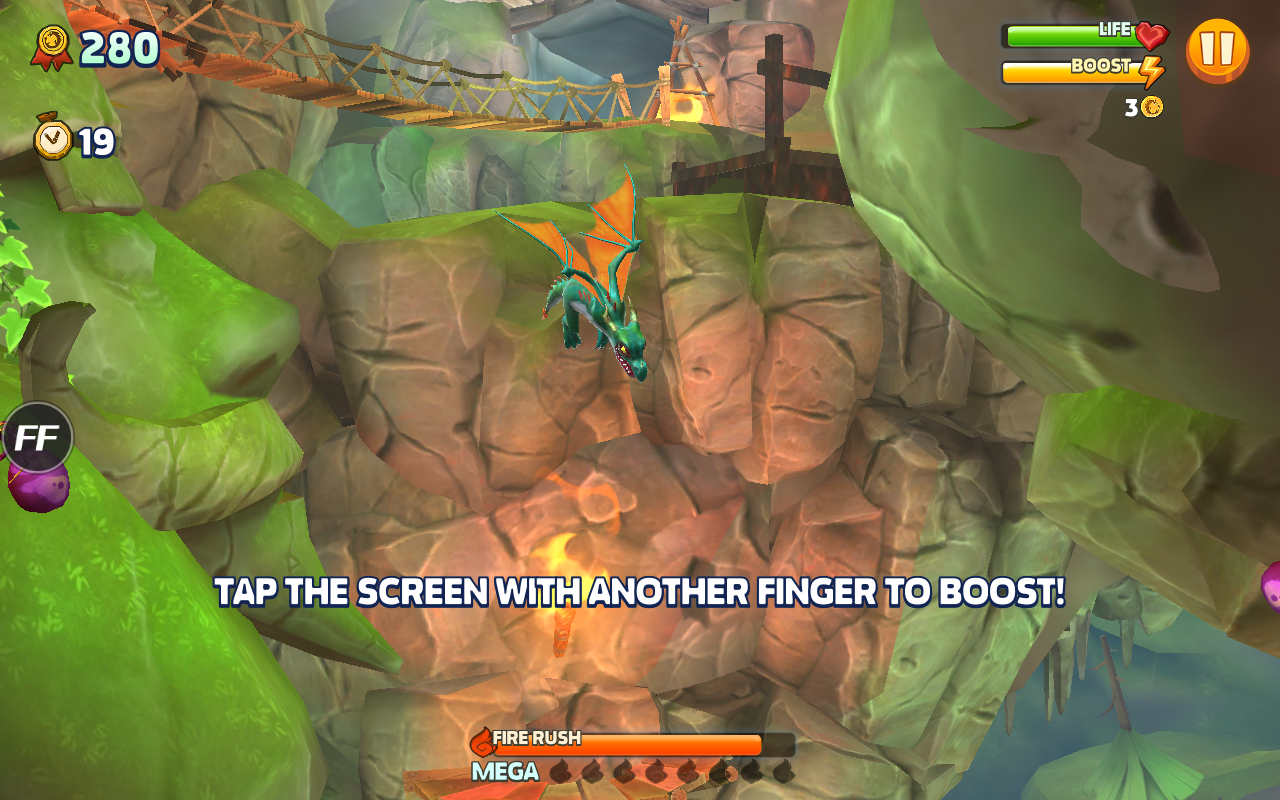Pause the game with the orange button
Screen dimensions: 1280x800
[1217, 50]
